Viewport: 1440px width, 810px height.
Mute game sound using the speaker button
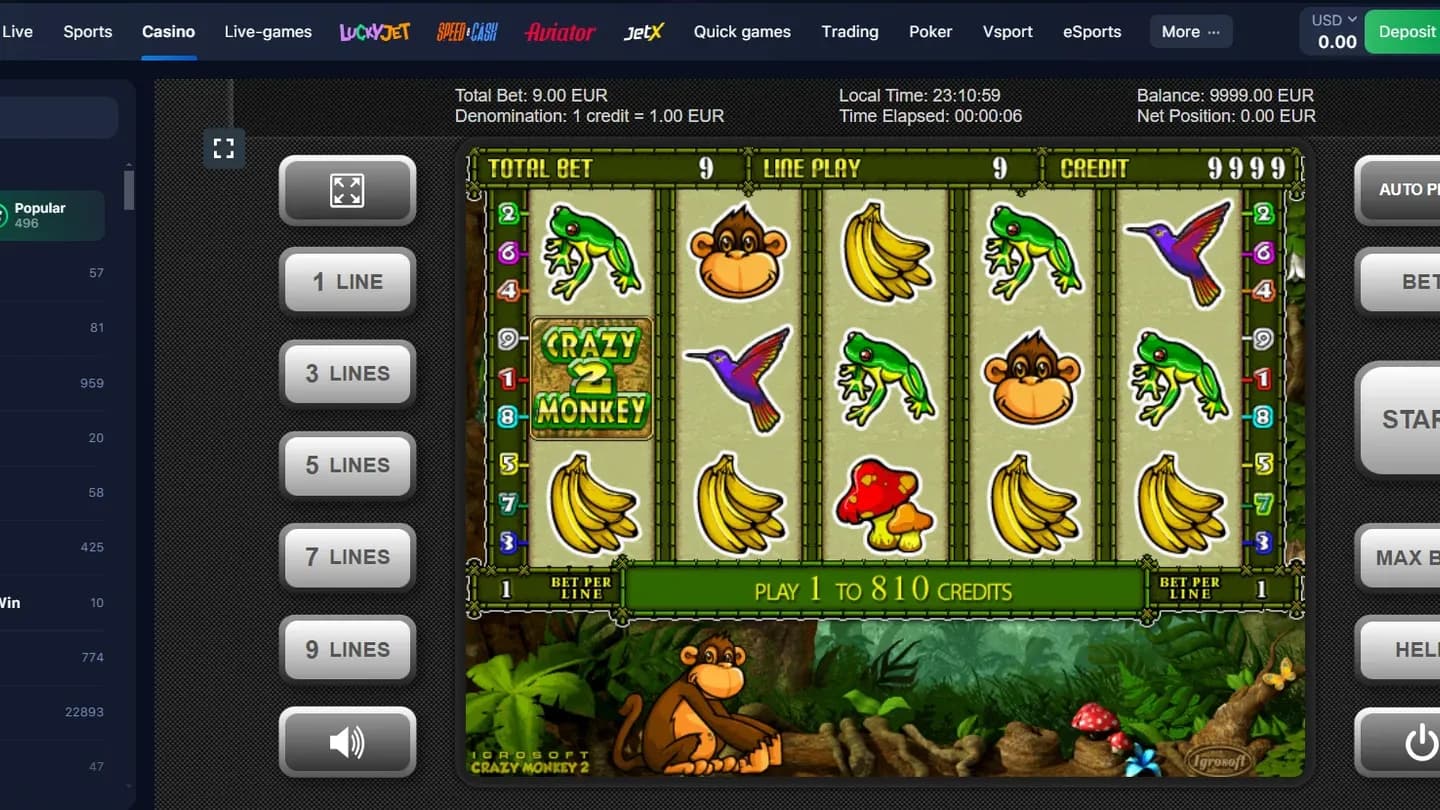347,741
